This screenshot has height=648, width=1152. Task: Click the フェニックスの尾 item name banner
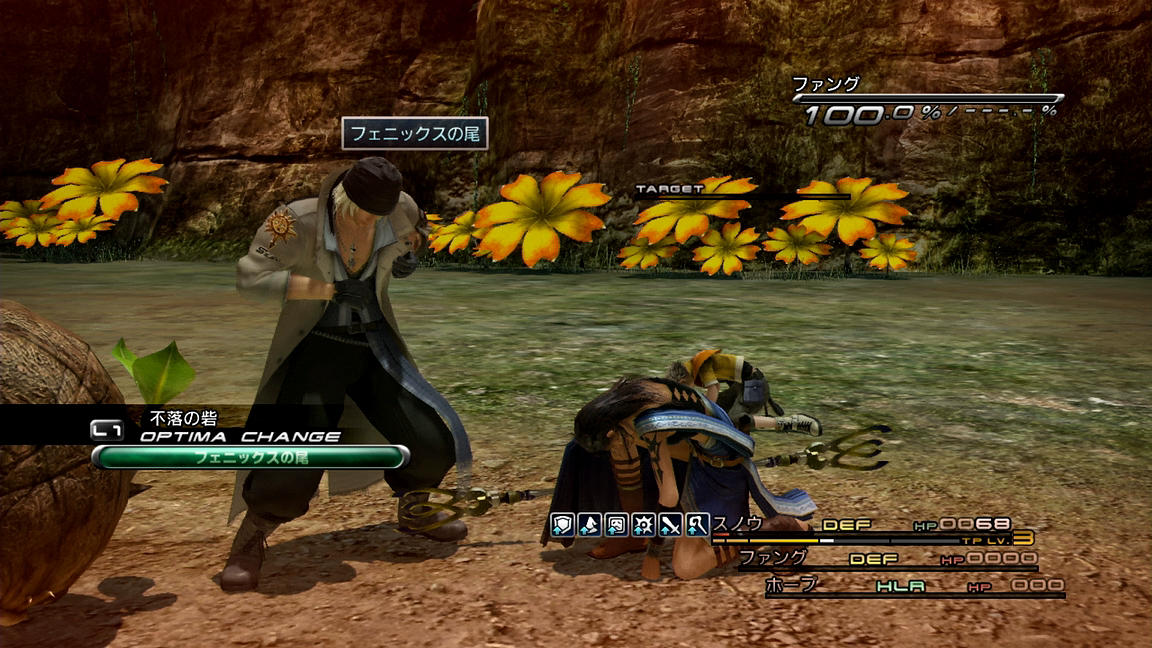tap(415, 134)
